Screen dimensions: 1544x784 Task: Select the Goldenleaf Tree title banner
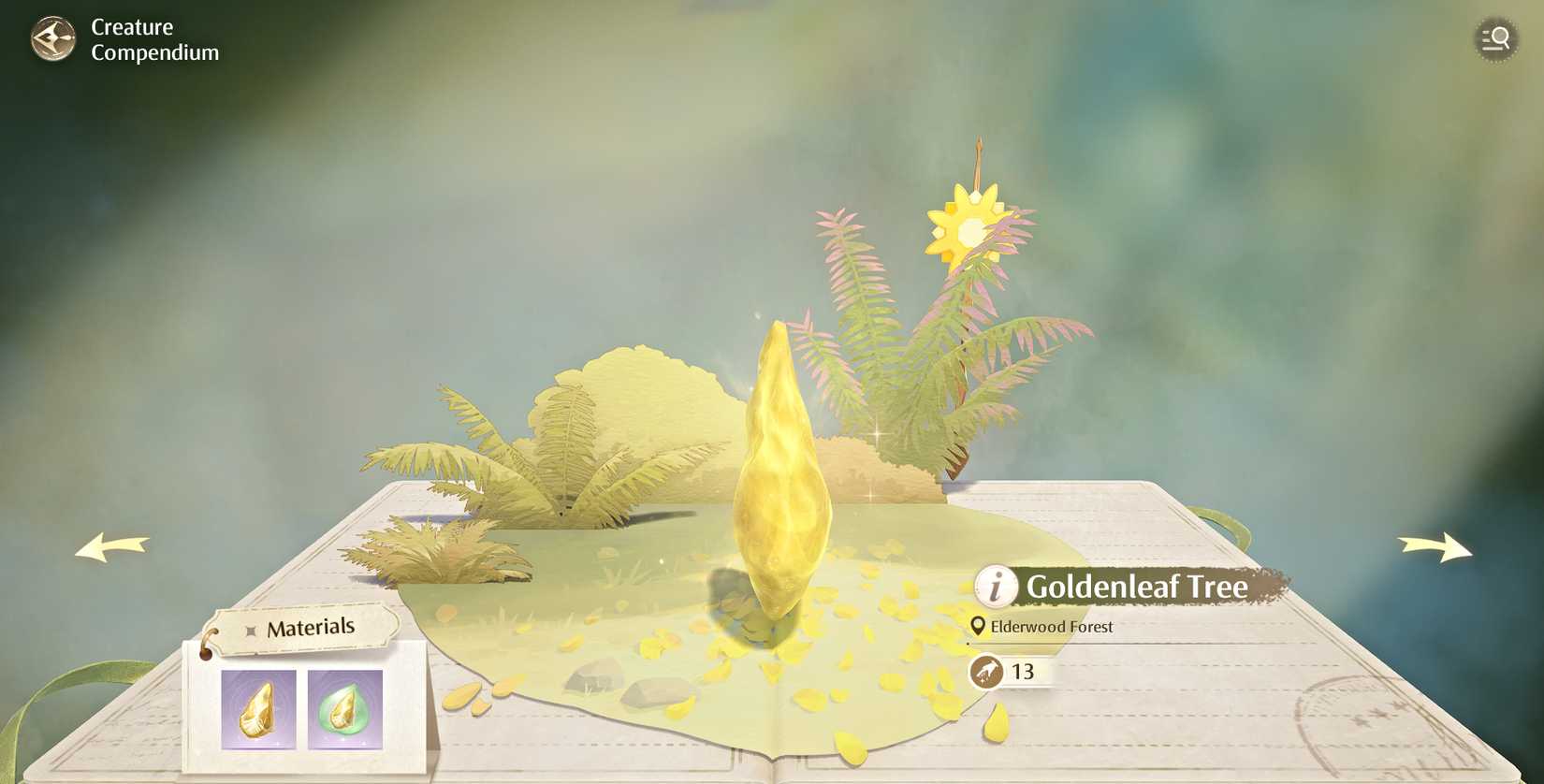1137,588
